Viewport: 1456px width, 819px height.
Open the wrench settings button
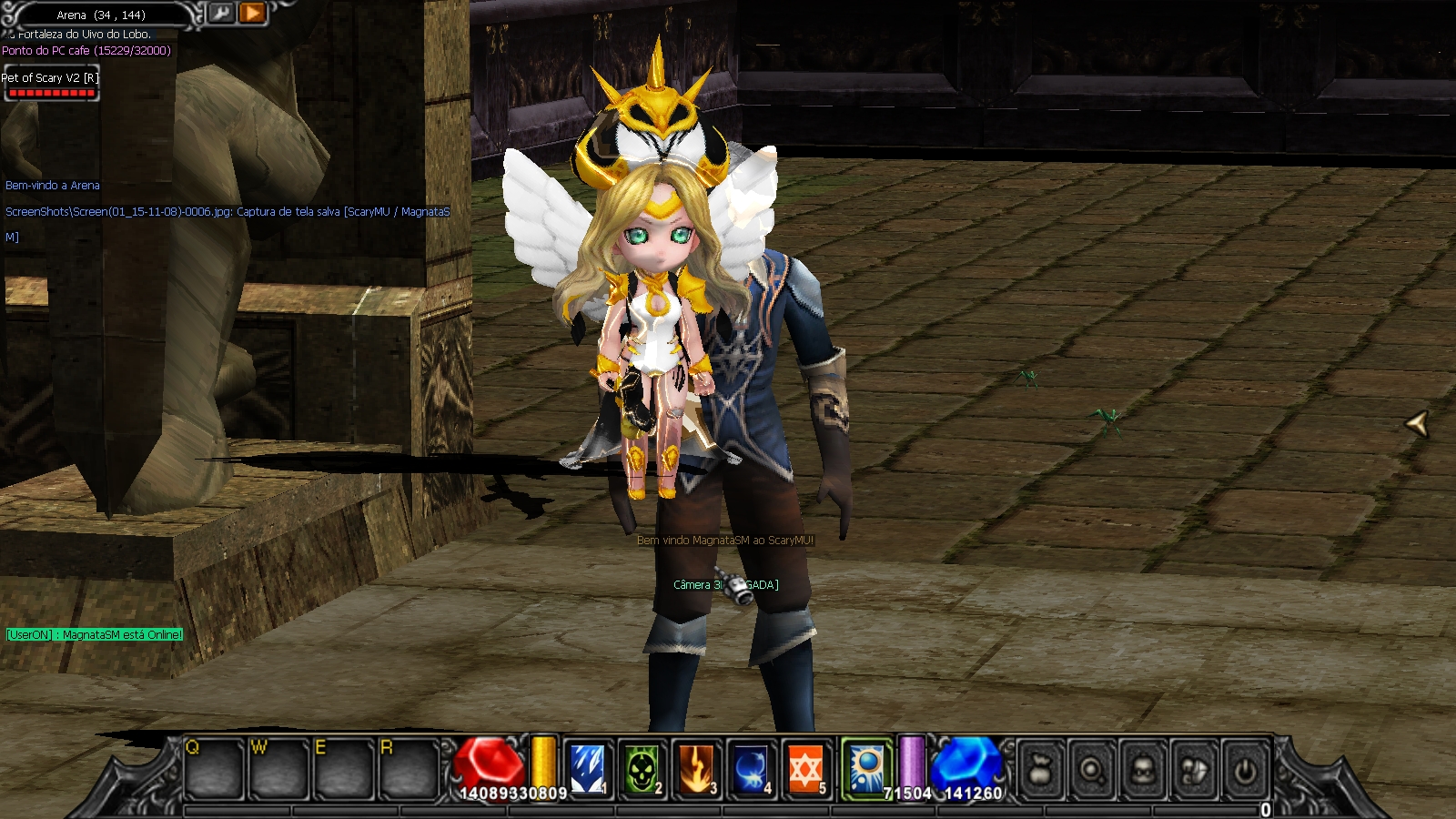point(221,13)
